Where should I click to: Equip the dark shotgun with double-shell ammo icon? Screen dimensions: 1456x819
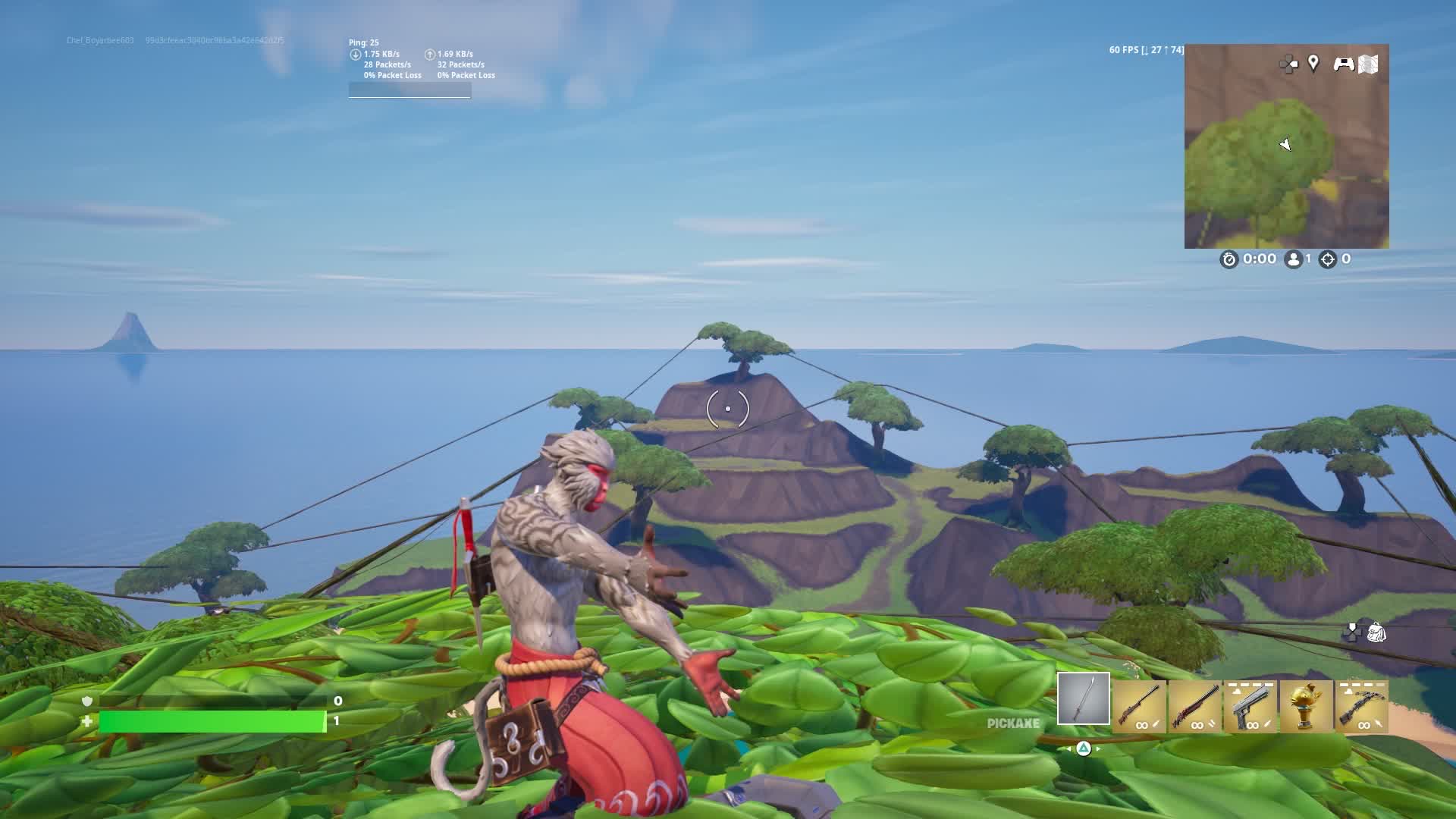1194,706
